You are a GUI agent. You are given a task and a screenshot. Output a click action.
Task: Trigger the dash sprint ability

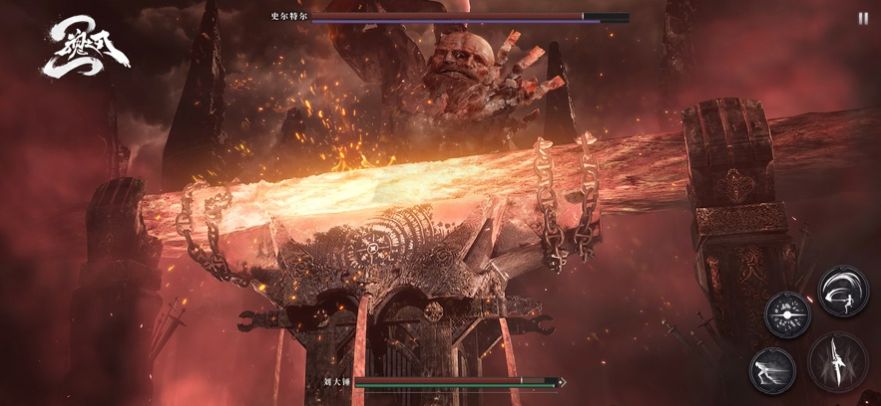click(x=772, y=370)
